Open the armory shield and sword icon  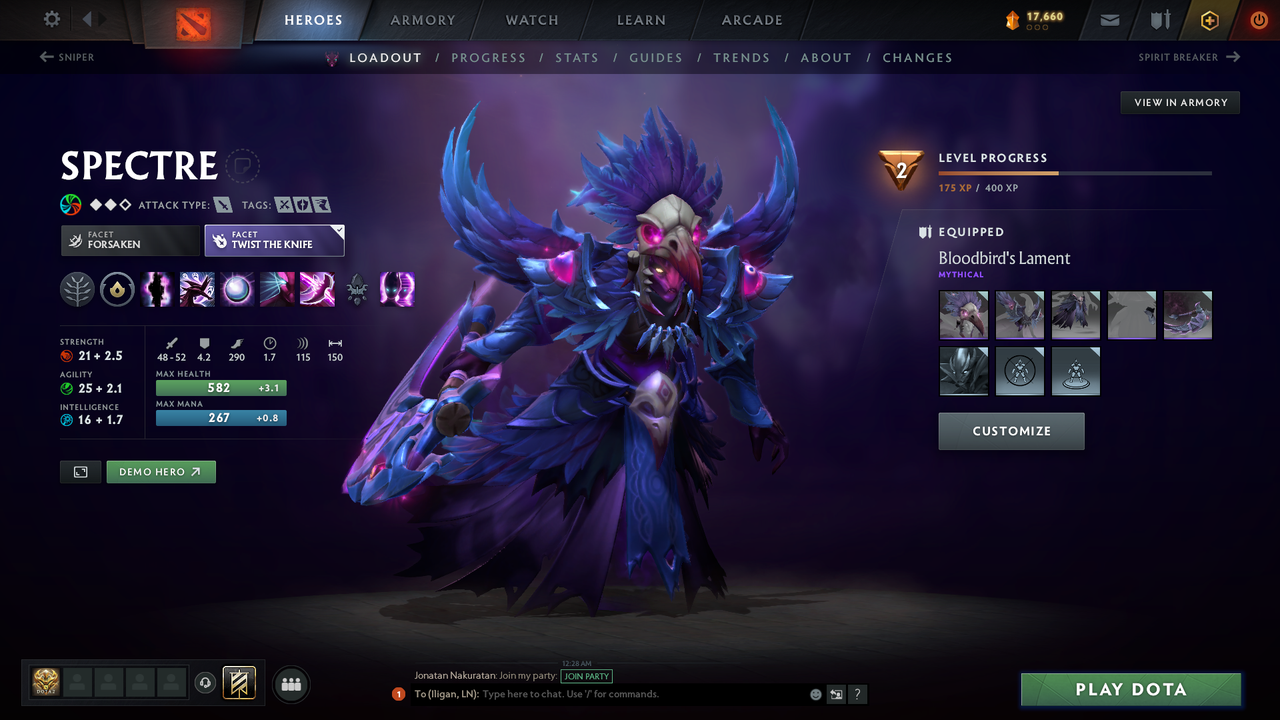[1159, 19]
